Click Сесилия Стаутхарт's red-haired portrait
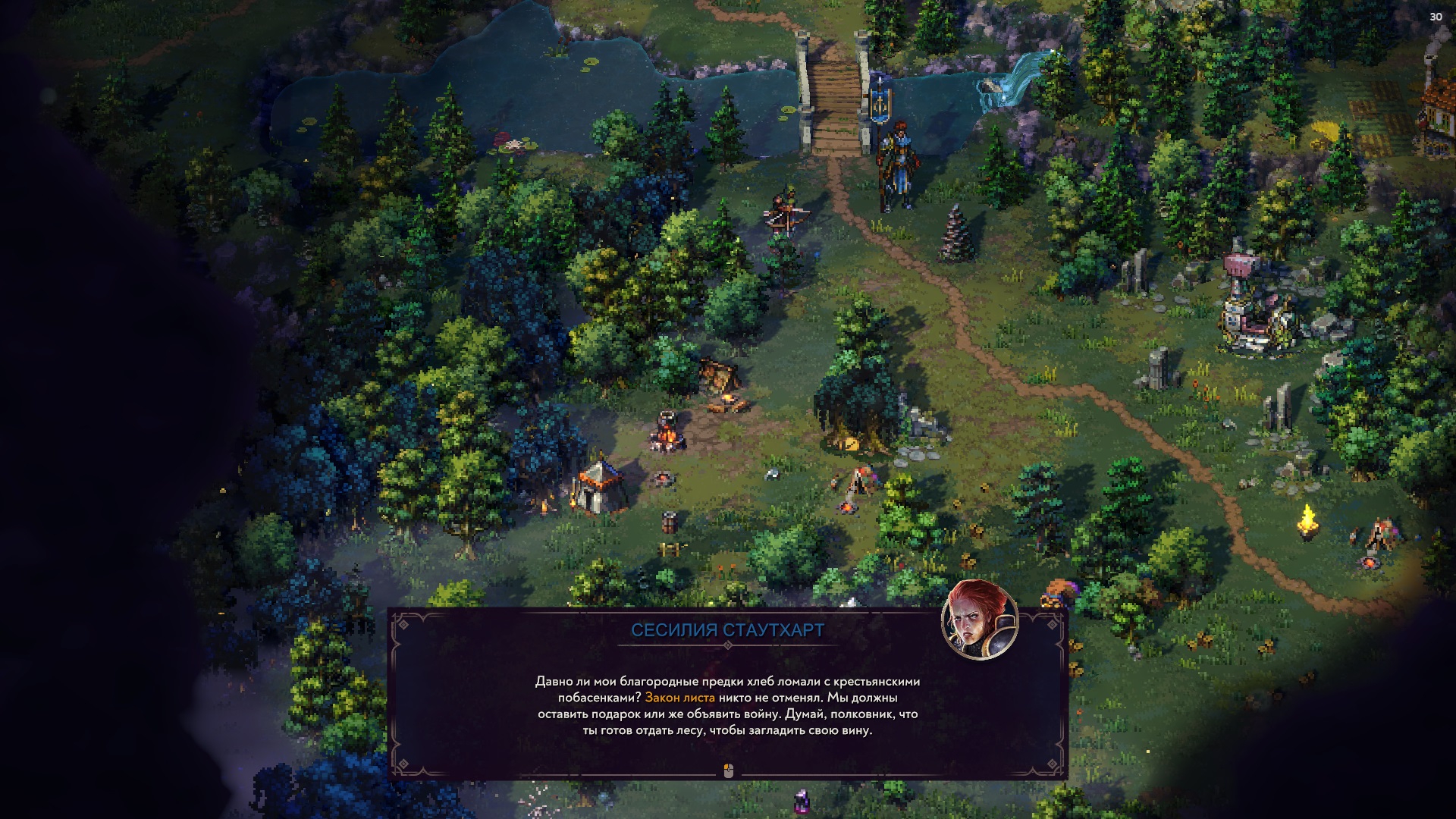The image size is (1456, 819). pyautogui.click(x=979, y=620)
